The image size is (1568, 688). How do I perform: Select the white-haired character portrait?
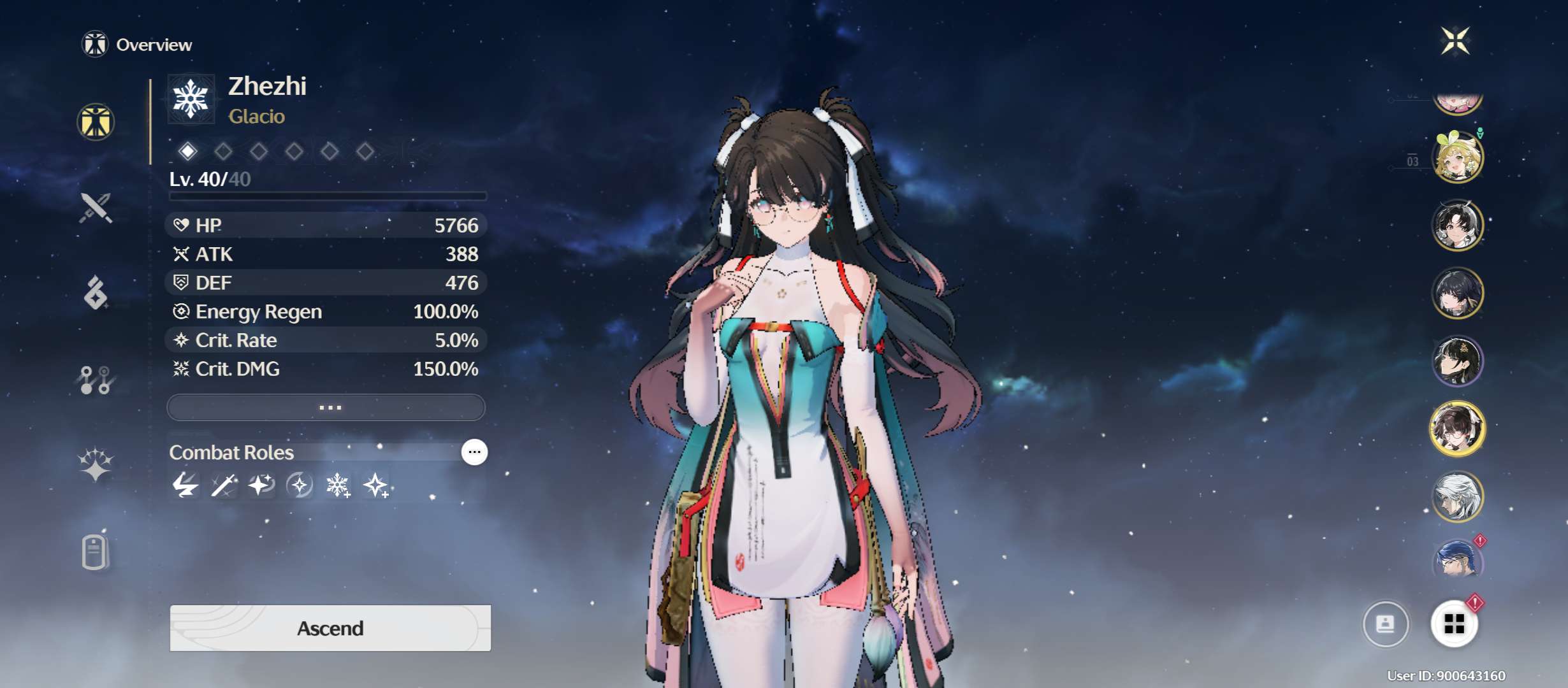point(1457,496)
